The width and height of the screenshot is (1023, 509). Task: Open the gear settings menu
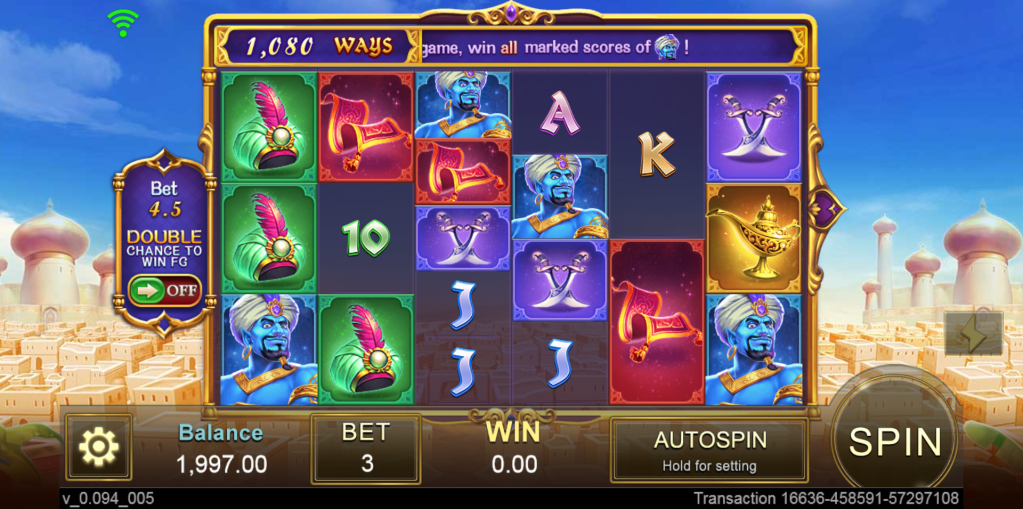pos(99,447)
